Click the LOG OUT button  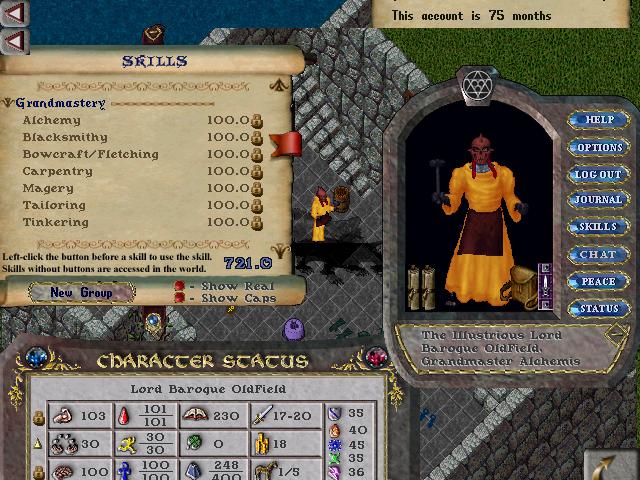point(598,174)
